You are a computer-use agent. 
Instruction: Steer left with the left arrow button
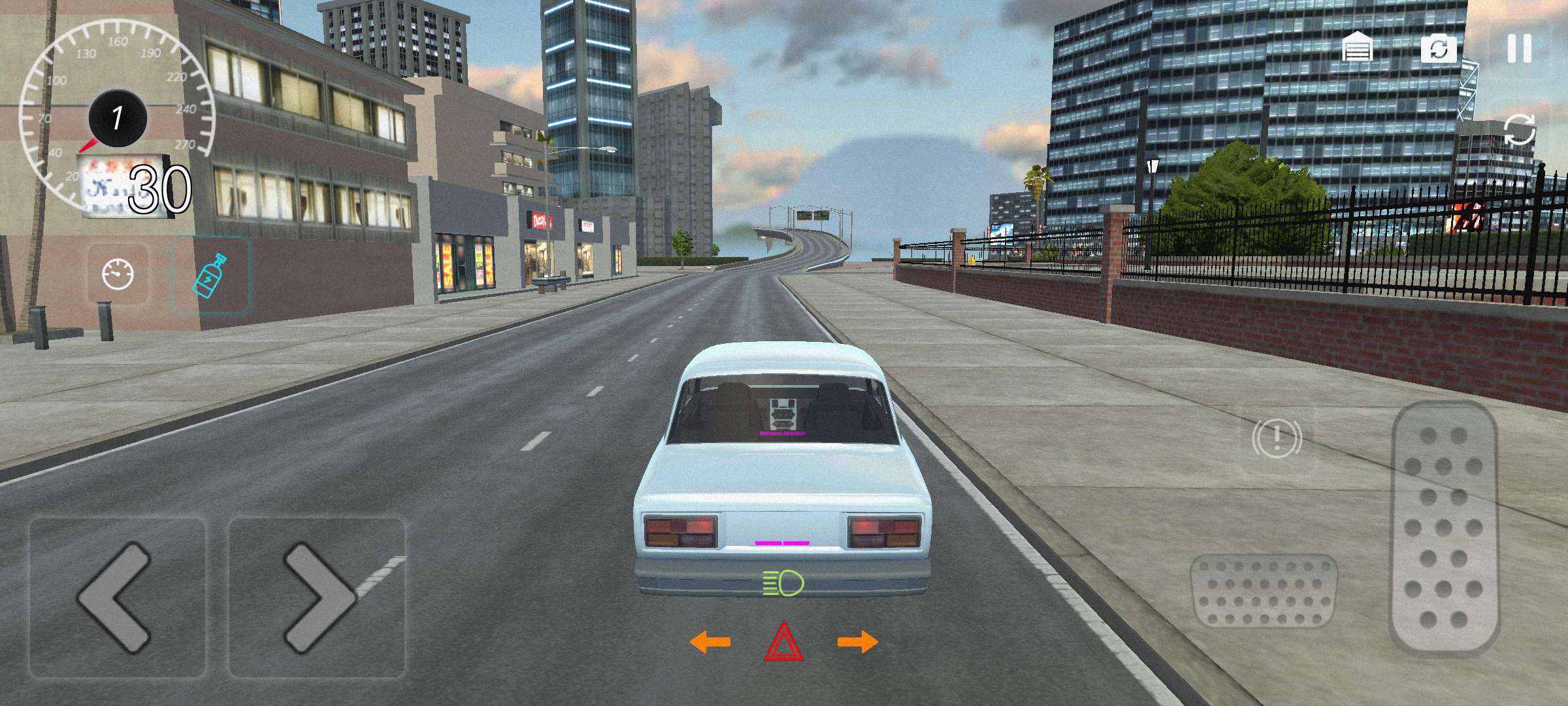coord(118,597)
